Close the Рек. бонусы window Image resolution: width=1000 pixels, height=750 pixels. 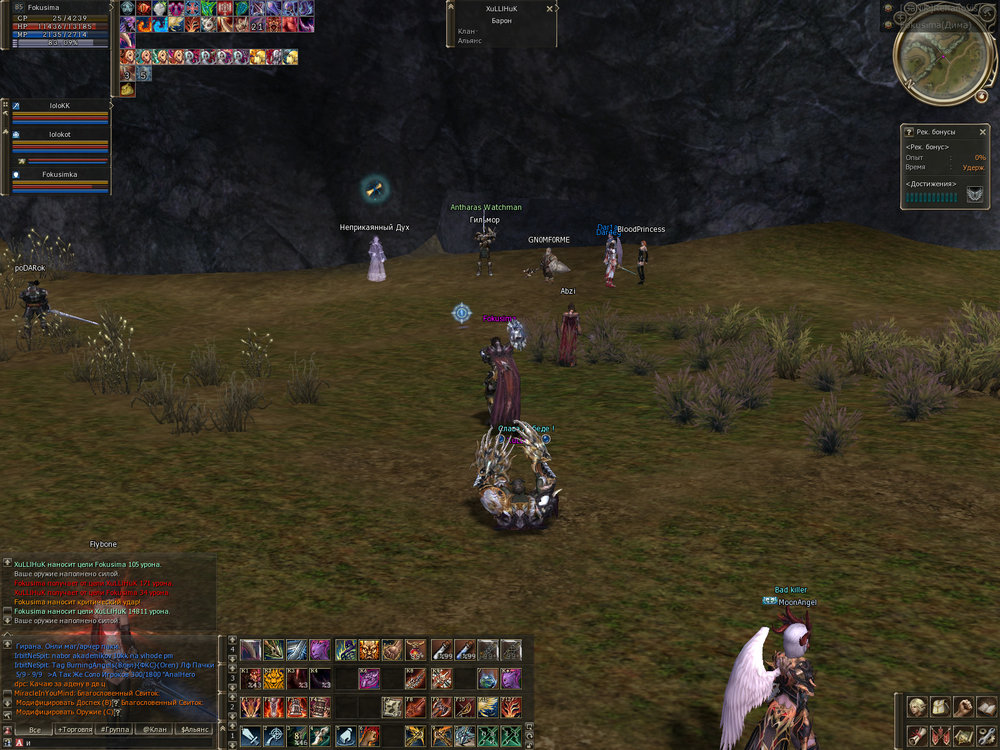(x=983, y=131)
